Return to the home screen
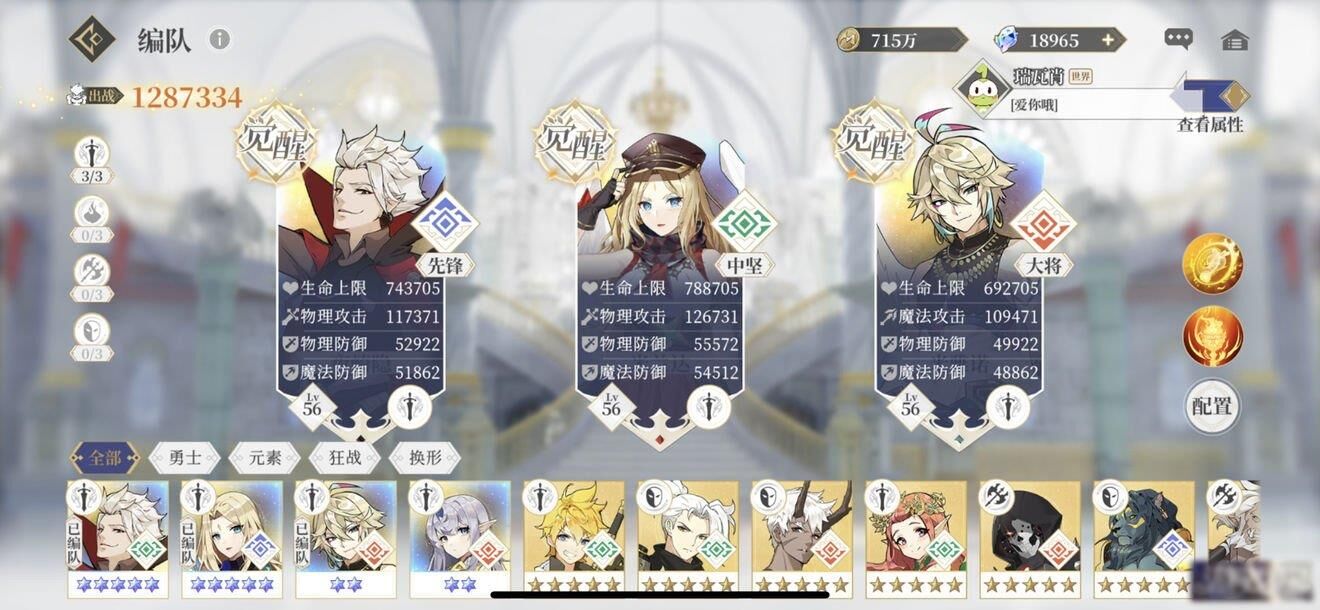The image size is (1320, 610). coord(1235,40)
